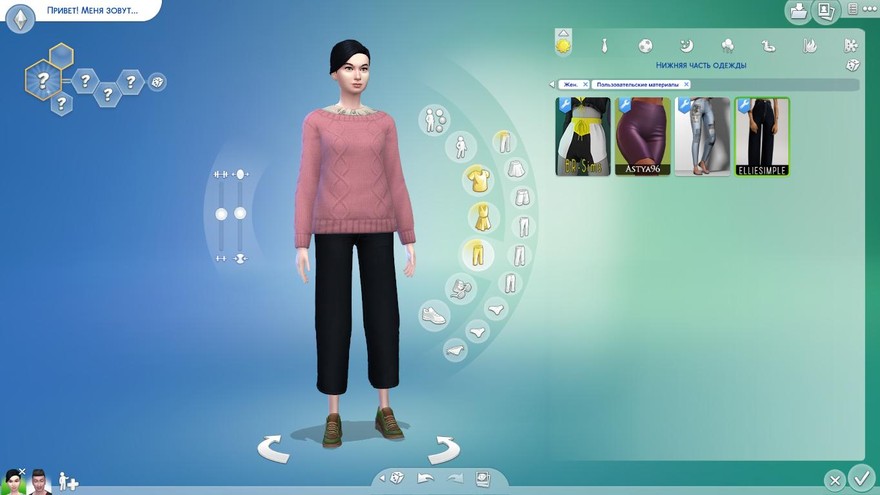The height and width of the screenshot is (495, 880).
Task: Switch to the formal outfit tie tab
Action: pyautogui.click(x=605, y=45)
